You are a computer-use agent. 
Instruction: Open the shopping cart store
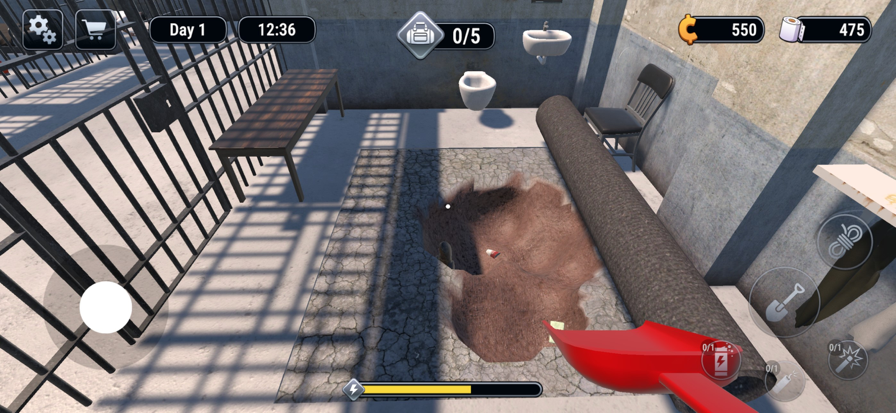[95, 30]
